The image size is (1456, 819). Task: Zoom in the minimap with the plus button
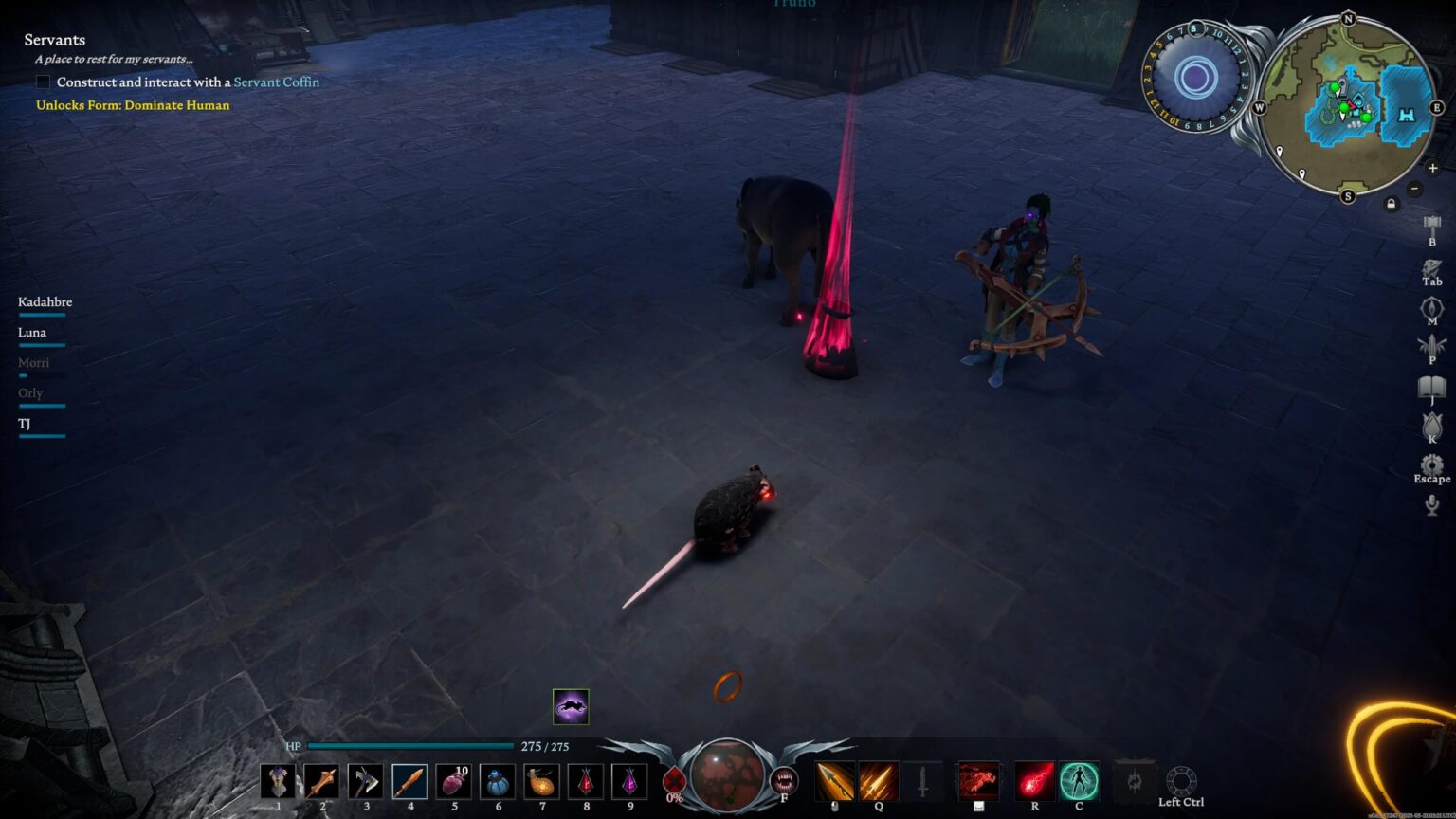[x=1432, y=168]
